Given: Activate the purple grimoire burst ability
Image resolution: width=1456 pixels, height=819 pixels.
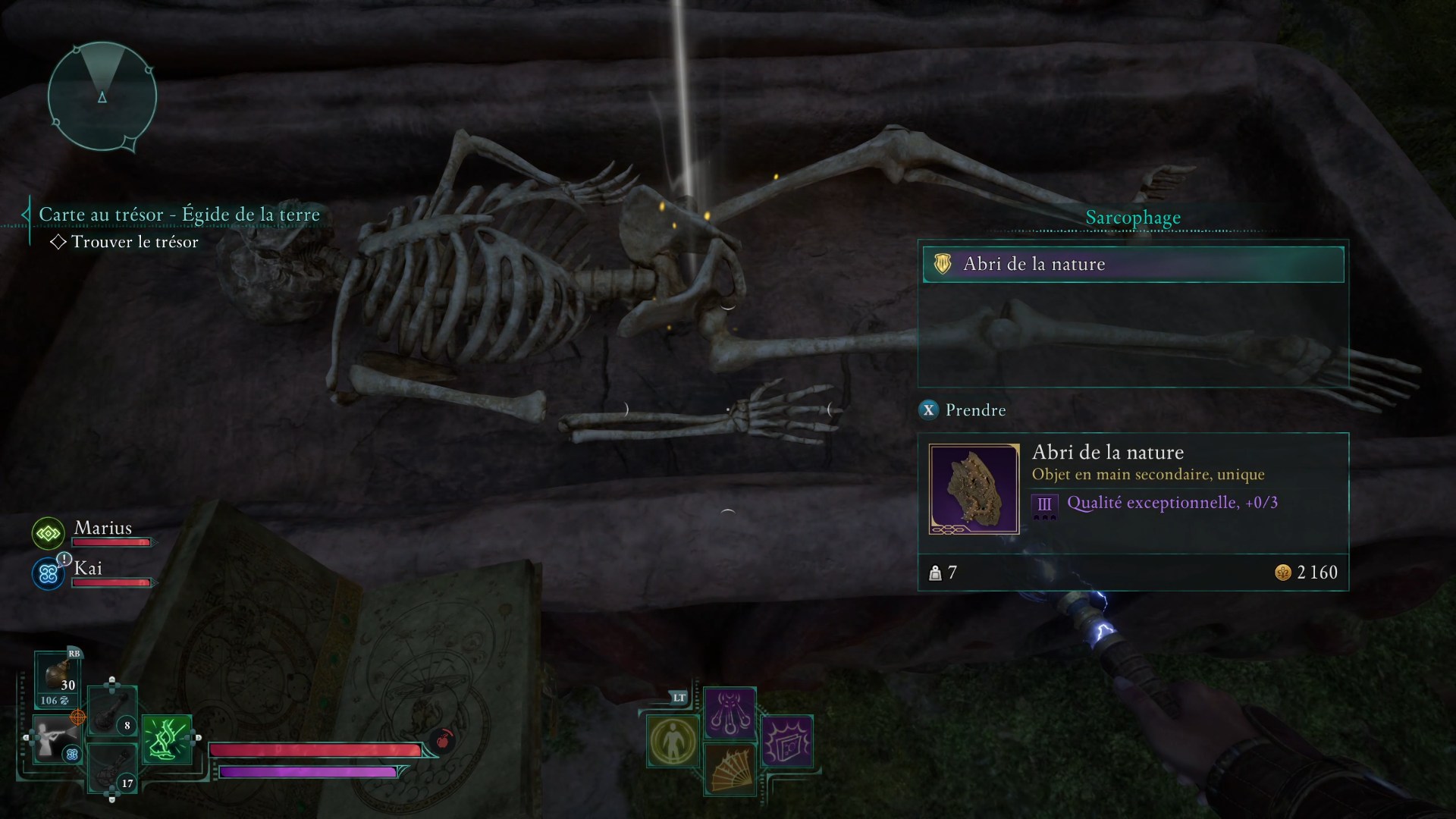Looking at the screenshot, I should [786, 741].
